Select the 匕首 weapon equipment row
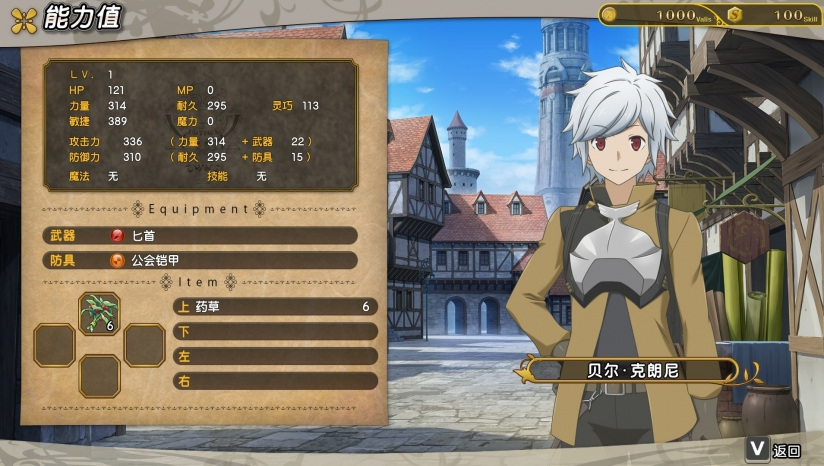 pos(200,235)
